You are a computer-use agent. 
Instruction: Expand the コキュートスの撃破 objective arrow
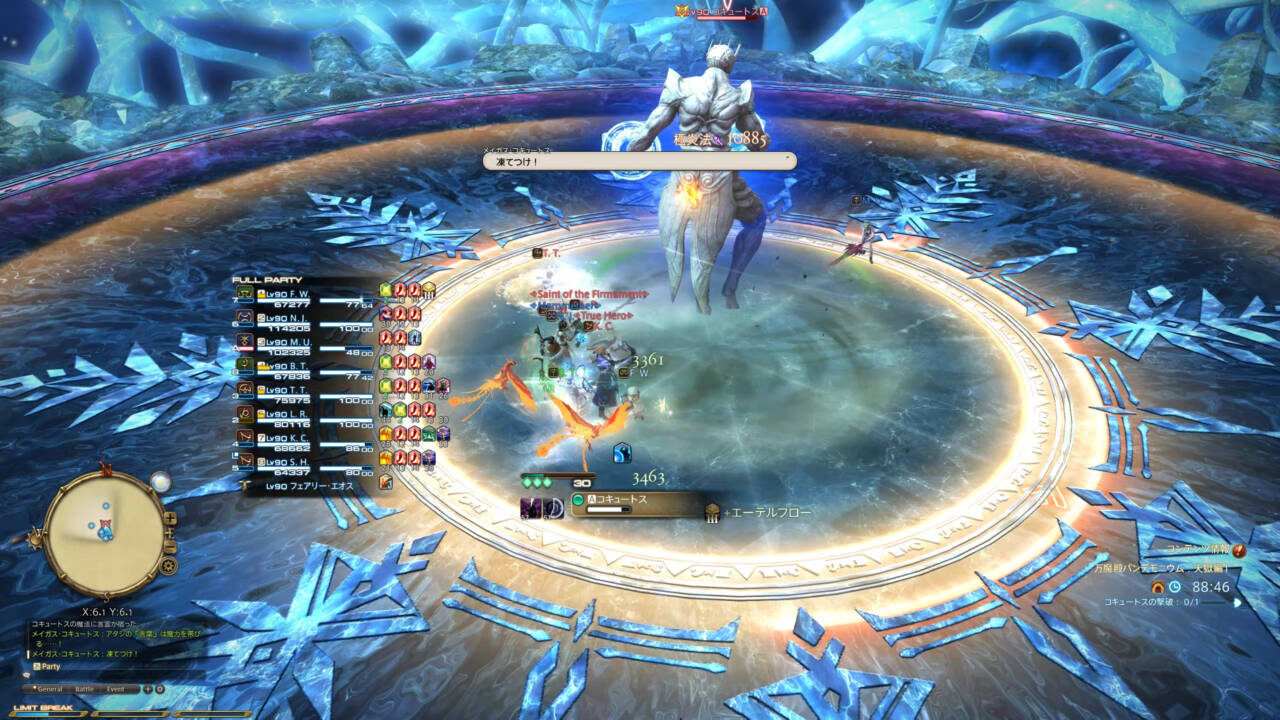click(1238, 602)
